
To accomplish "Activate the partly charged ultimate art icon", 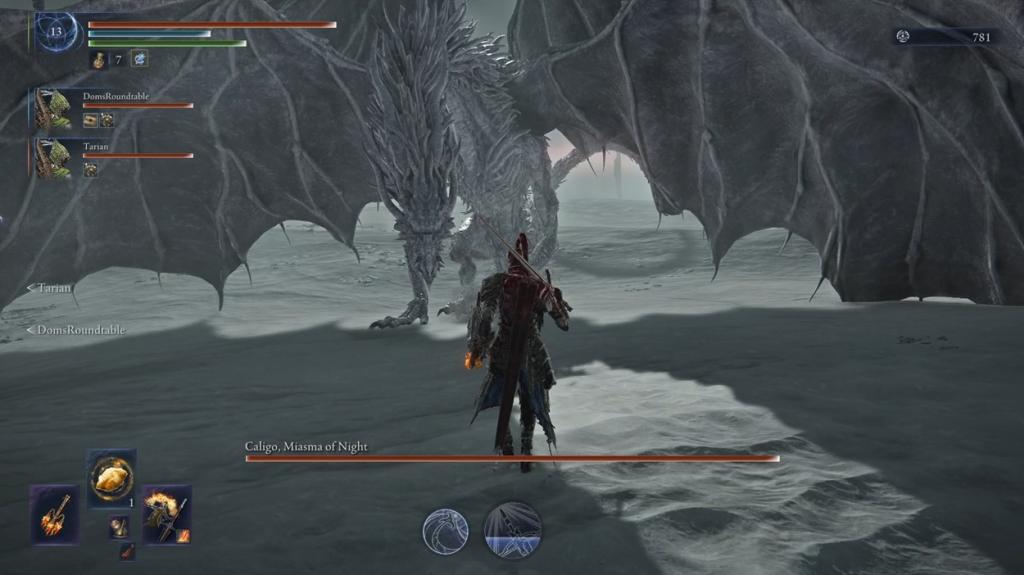I will [x=513, y=530].
